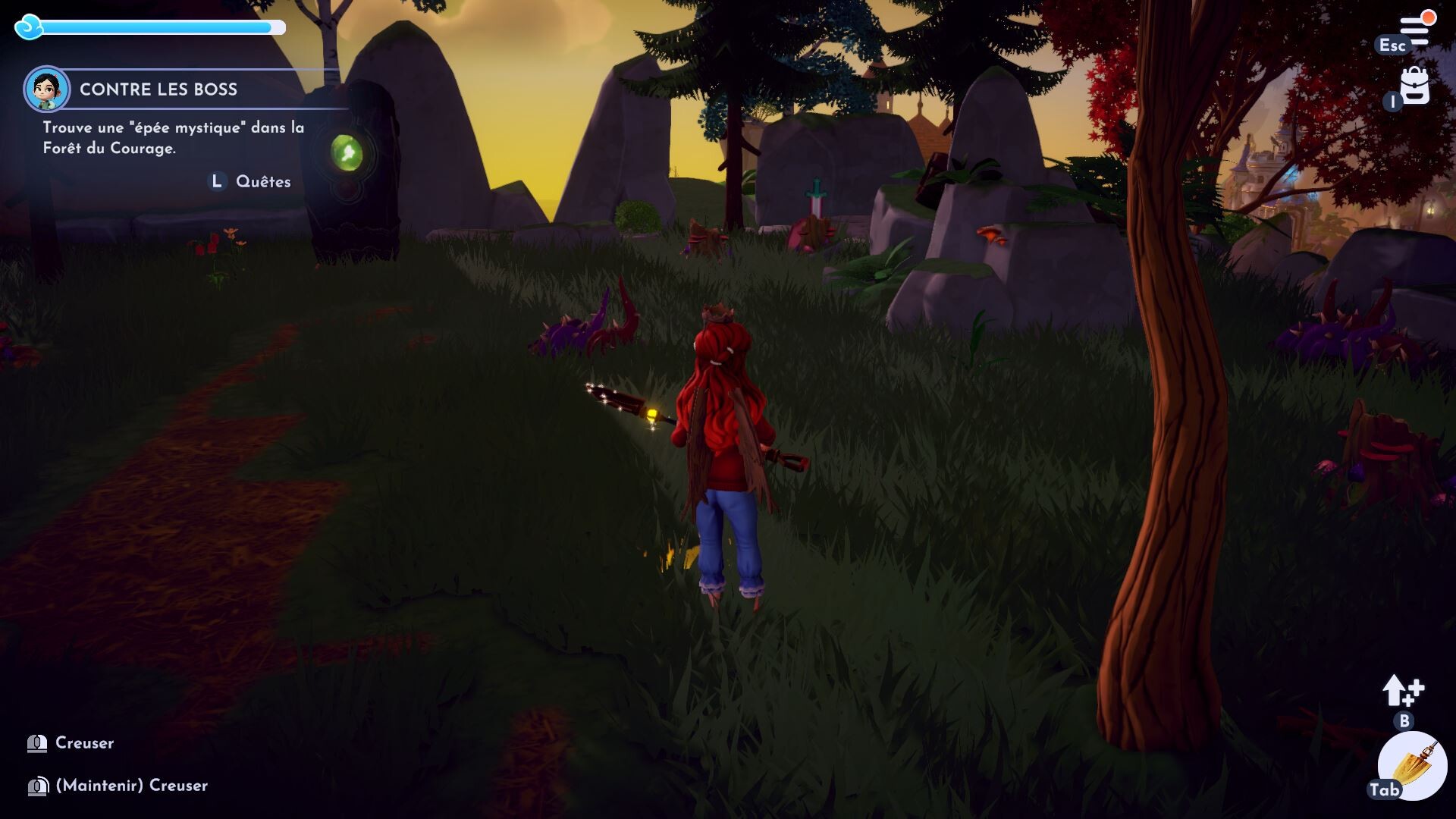Click Vanellope's quest portrait icon
The height and width of the screenshot is (819, 1456).
click(x=47, y=89)
